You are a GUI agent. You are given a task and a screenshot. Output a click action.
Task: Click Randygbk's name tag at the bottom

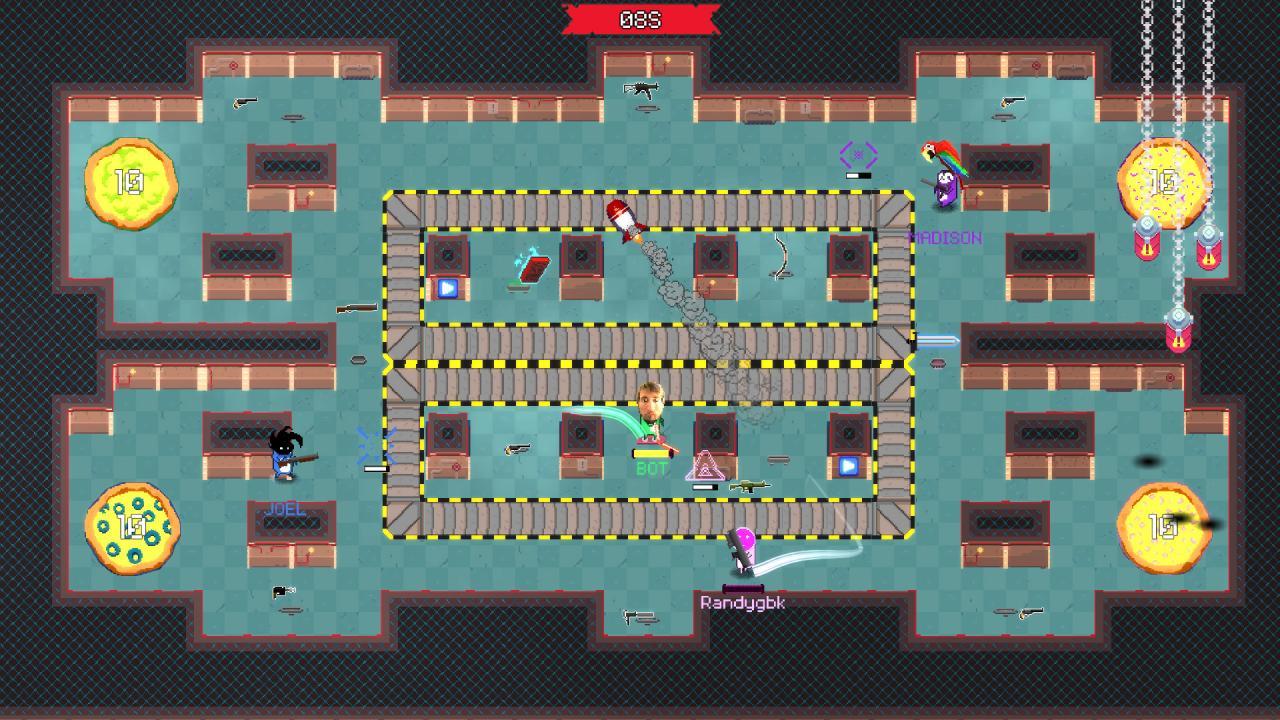[743, 602]
